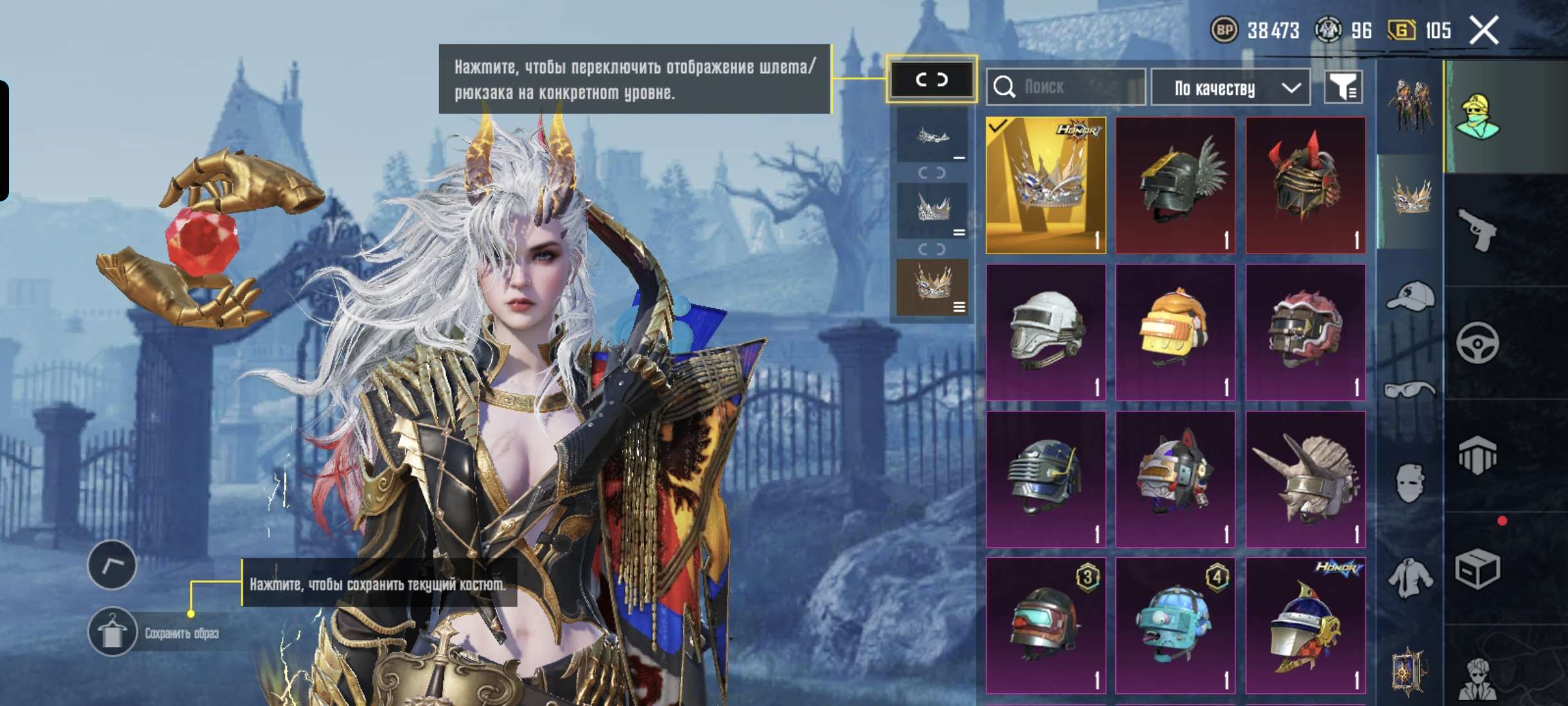The image size is (1568, 706).
Task: Switch to the steering wheel vehicles tab
Action: [1477, 343]
